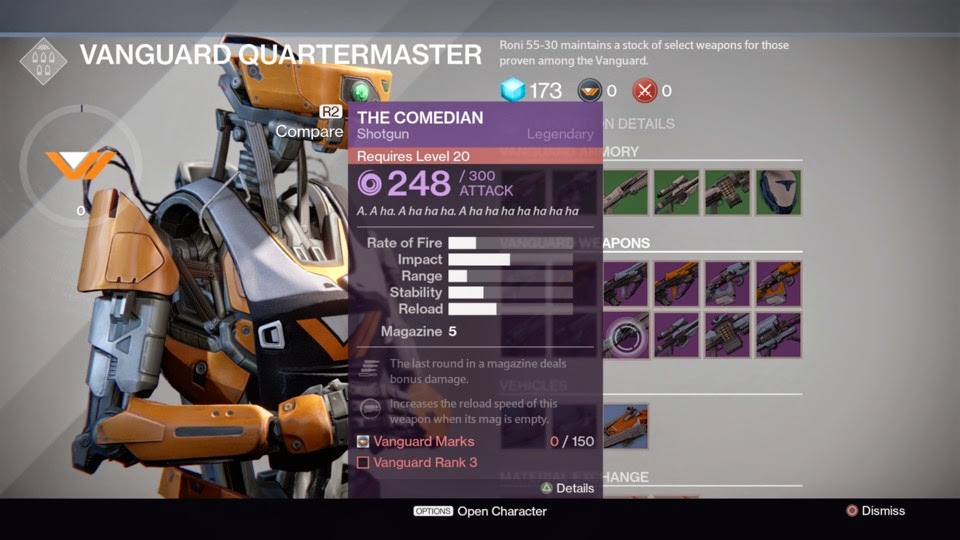Select the purple-background machine gun with ammo box

(727, 335)
